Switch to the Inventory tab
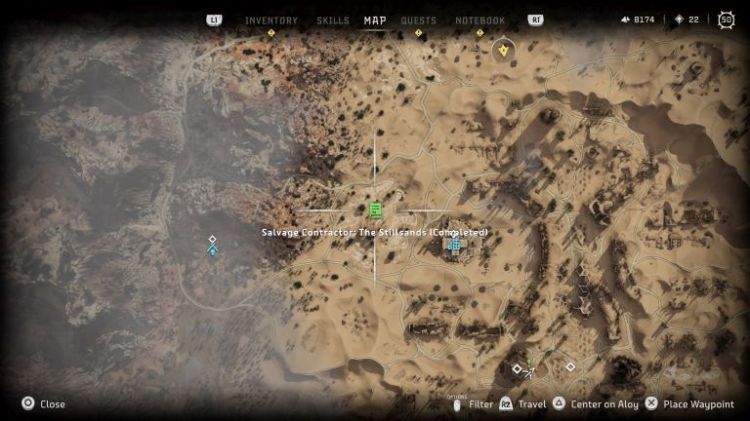The height and width of the screenshot is (421, 750). pyautogui.click(x=271, y=20)
